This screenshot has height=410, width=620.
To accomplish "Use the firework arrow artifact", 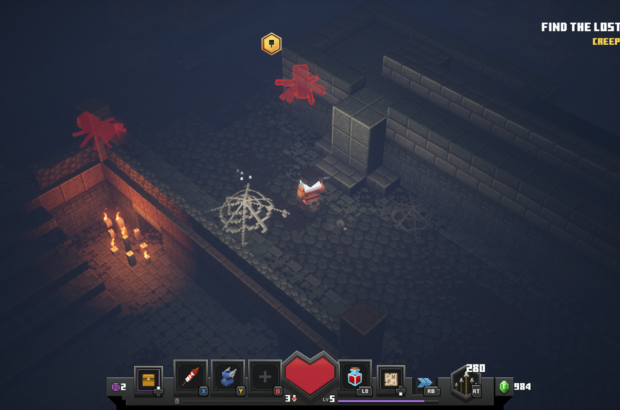I will [190, 375].
